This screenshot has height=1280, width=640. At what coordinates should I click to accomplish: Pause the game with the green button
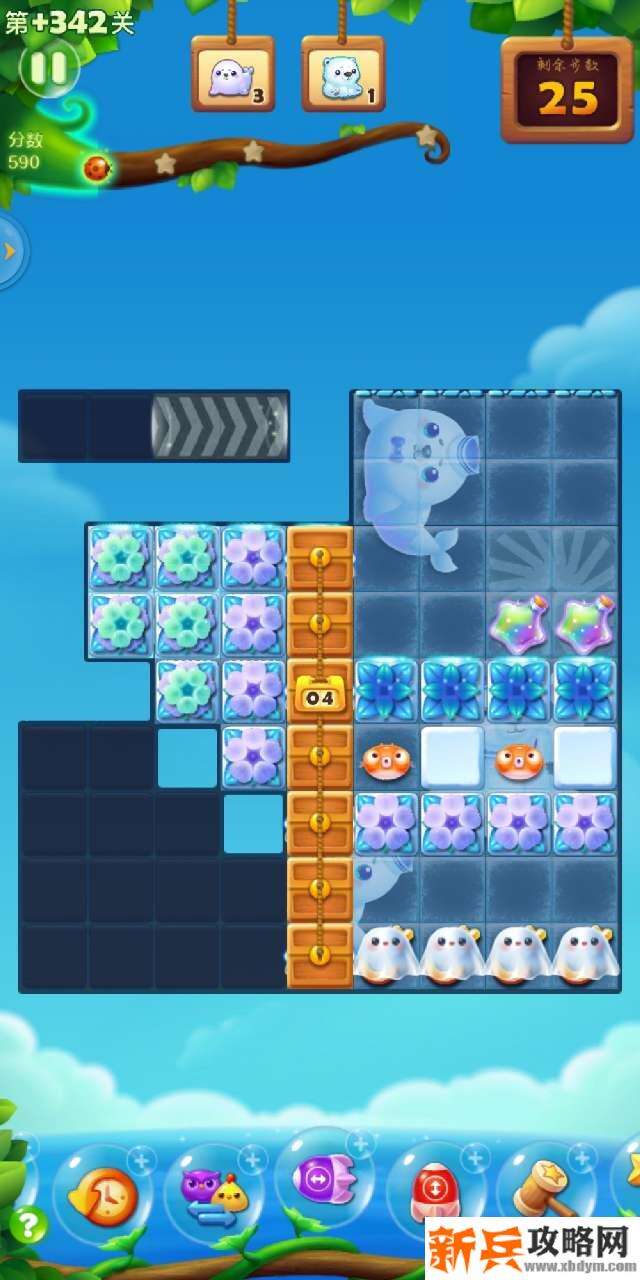(x=48, y=68)
